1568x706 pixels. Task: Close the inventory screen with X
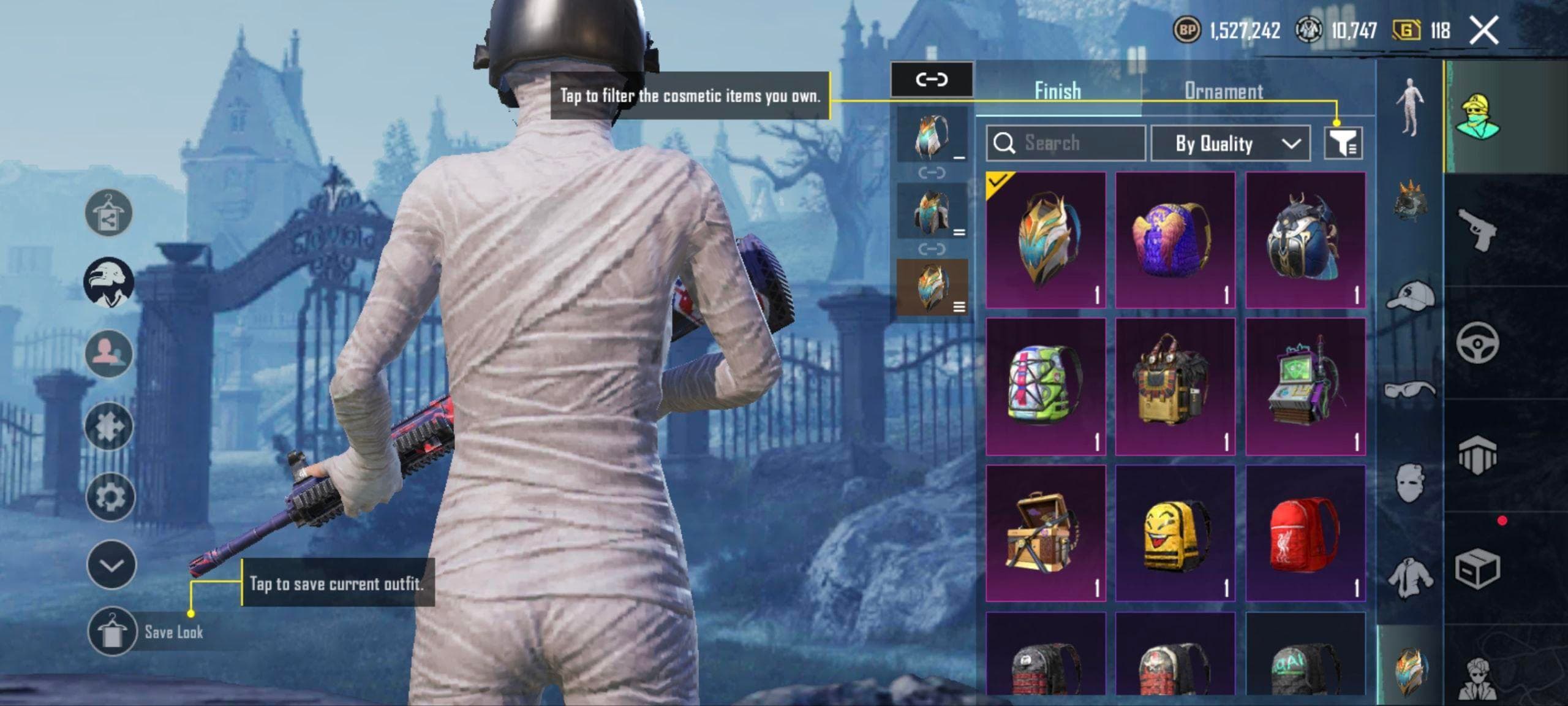tap(1483, 30)
